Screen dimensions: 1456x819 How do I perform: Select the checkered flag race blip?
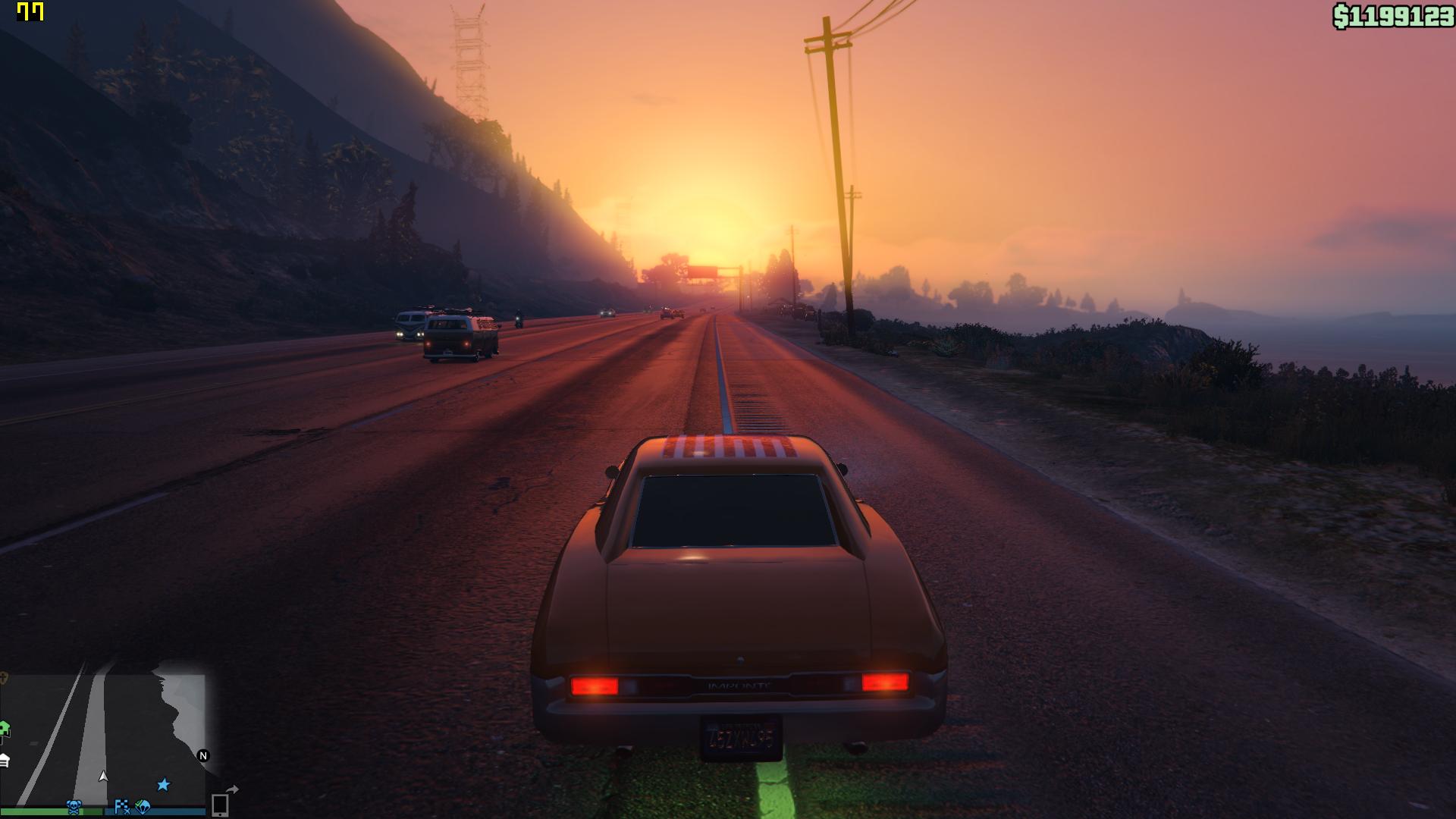[x=121, y=806]
